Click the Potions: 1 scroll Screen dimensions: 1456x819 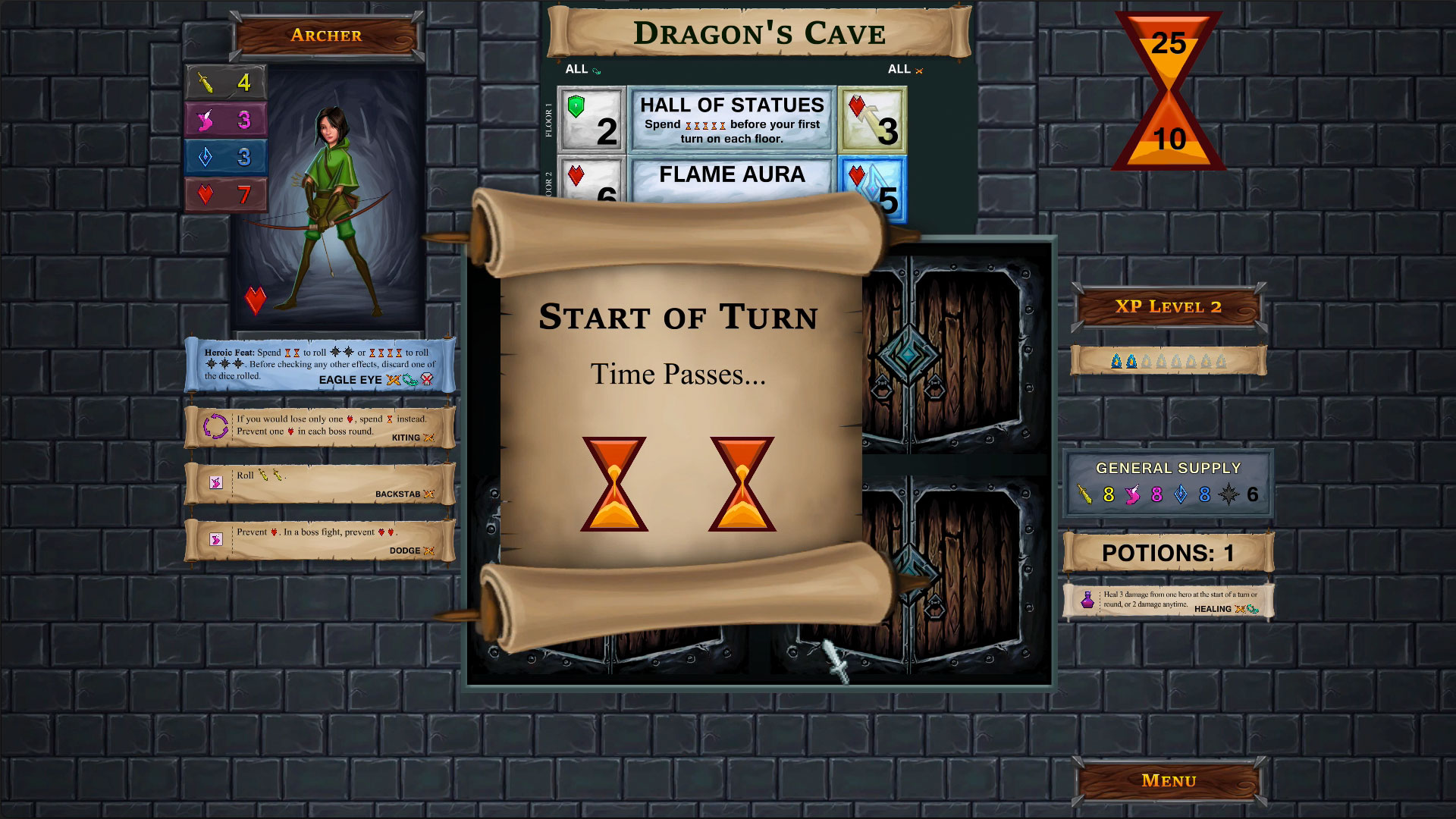click(1168, 553)
